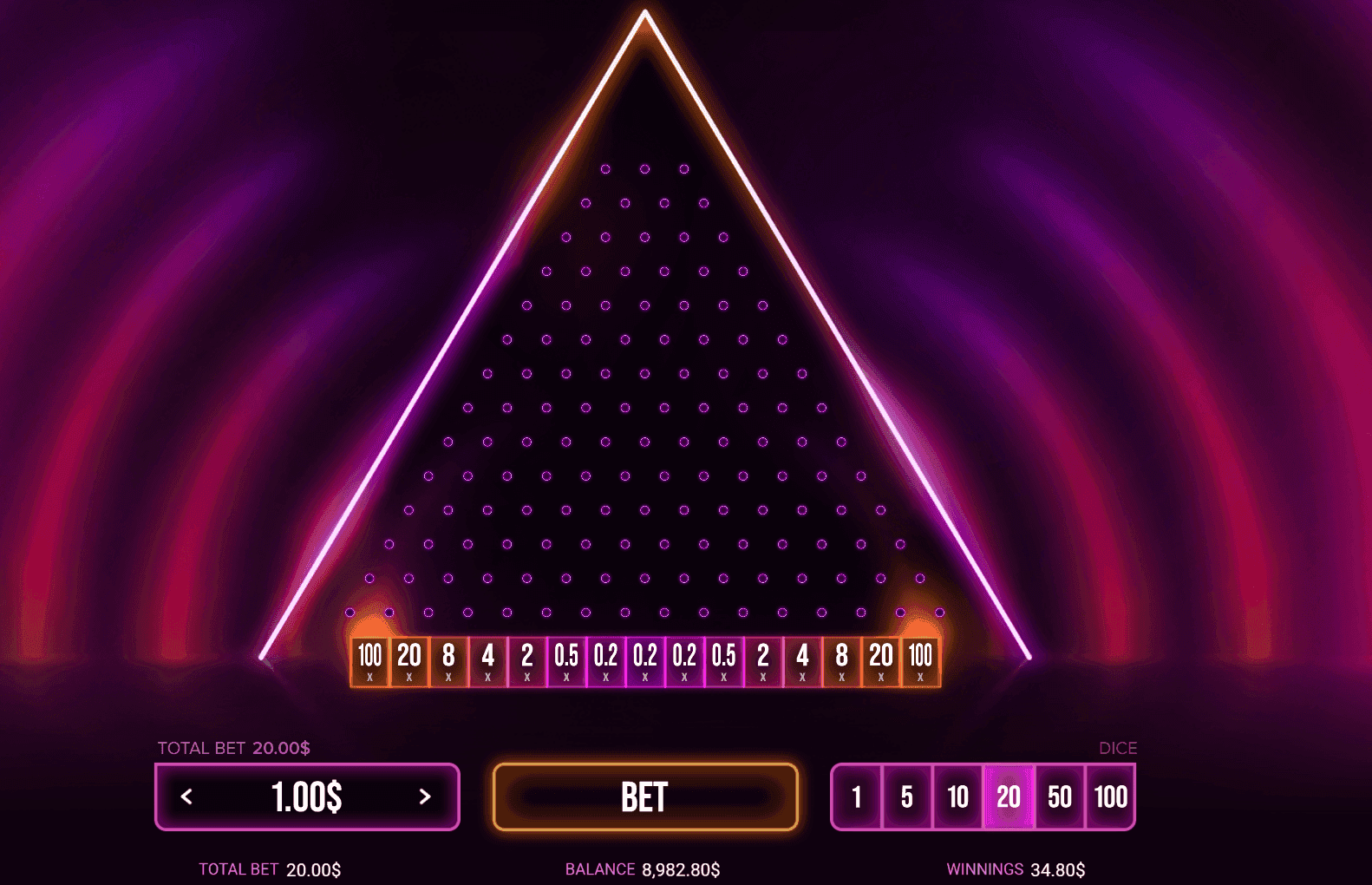Select the 100x multiplier slot on the left

tap(369, 659)
